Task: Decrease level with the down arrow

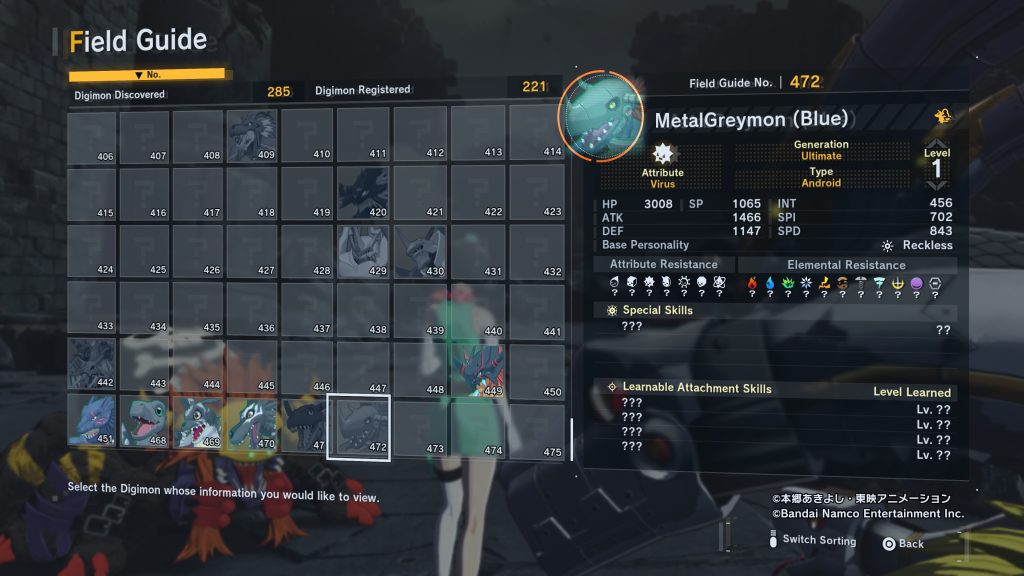Action: 937,186
